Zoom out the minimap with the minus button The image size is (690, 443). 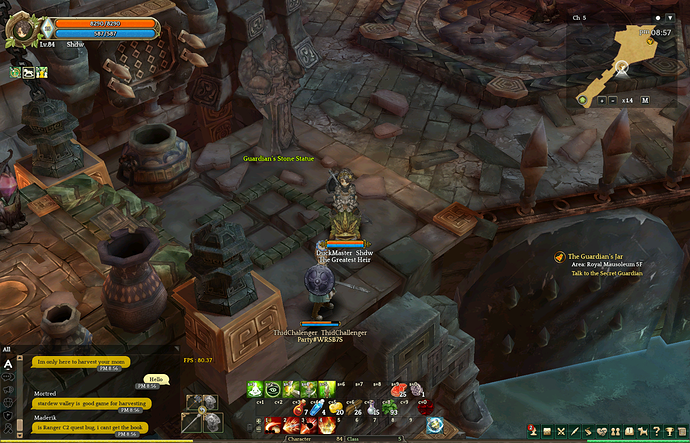coord(614,100)
